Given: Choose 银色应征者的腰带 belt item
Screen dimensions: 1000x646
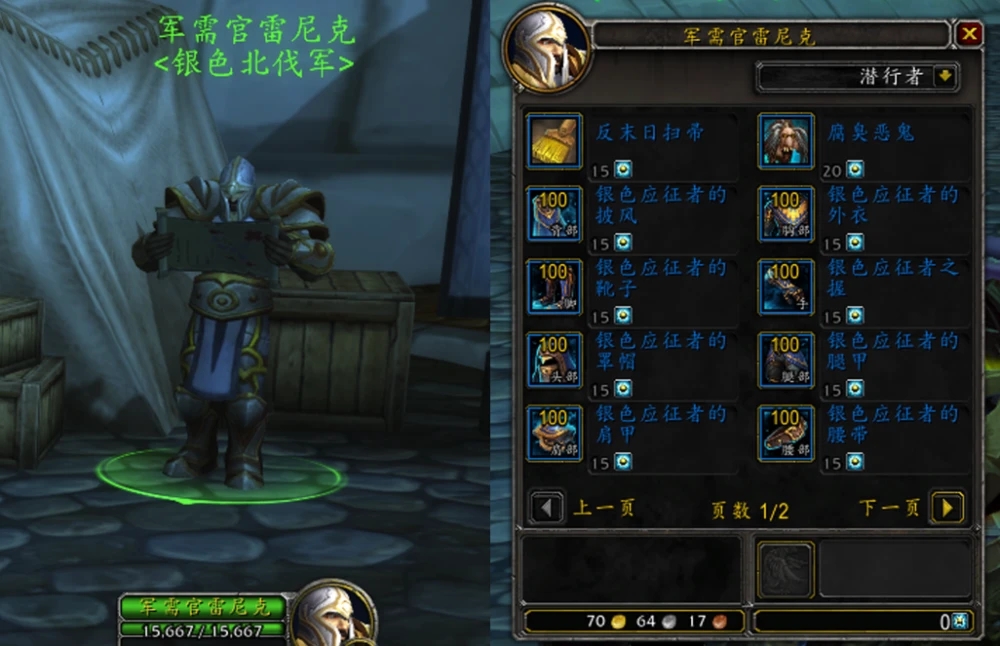Looking at the screenshot, I should [x=786, y=433].
